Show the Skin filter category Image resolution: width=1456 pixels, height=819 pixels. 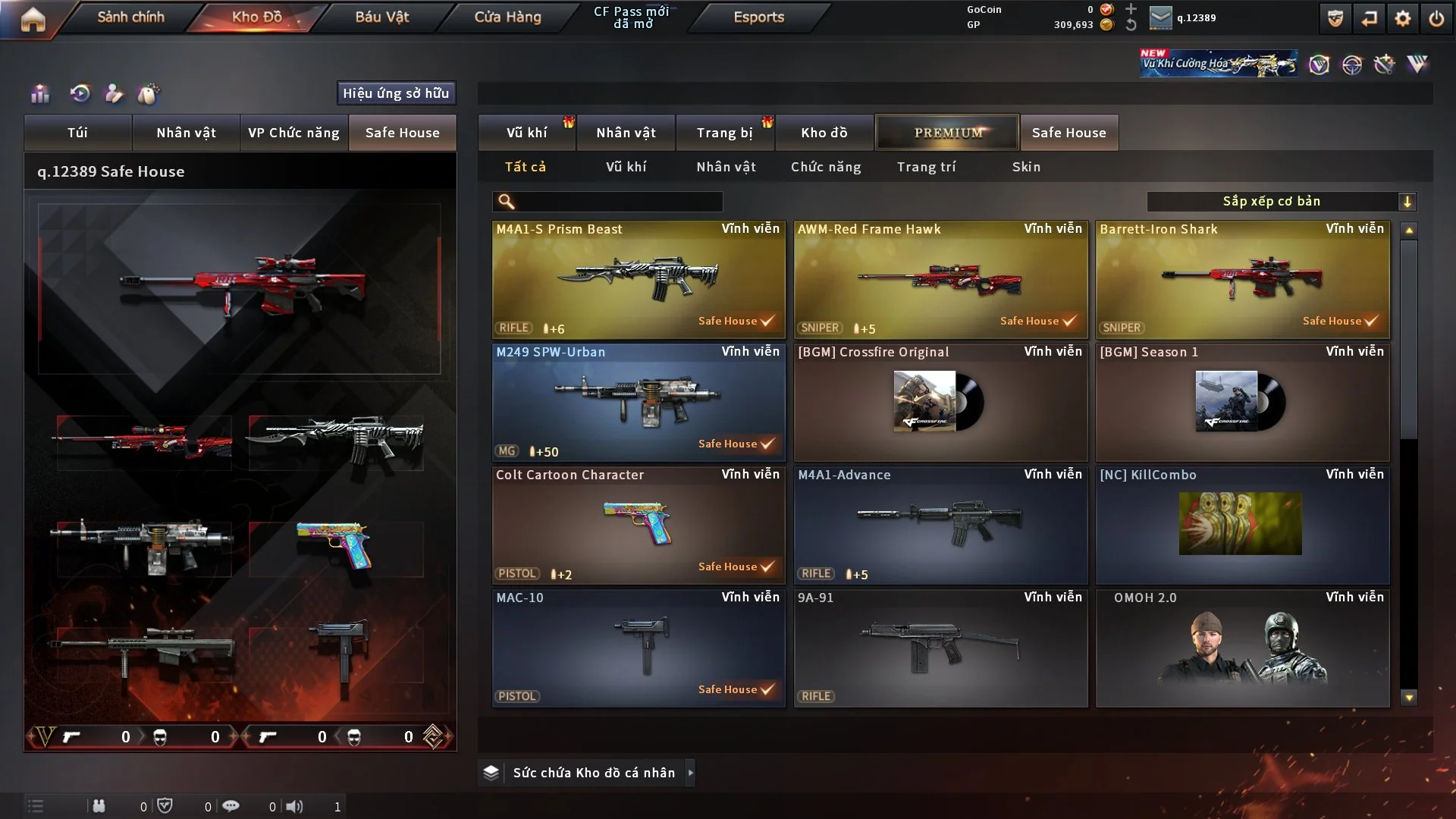point(1026,167)
